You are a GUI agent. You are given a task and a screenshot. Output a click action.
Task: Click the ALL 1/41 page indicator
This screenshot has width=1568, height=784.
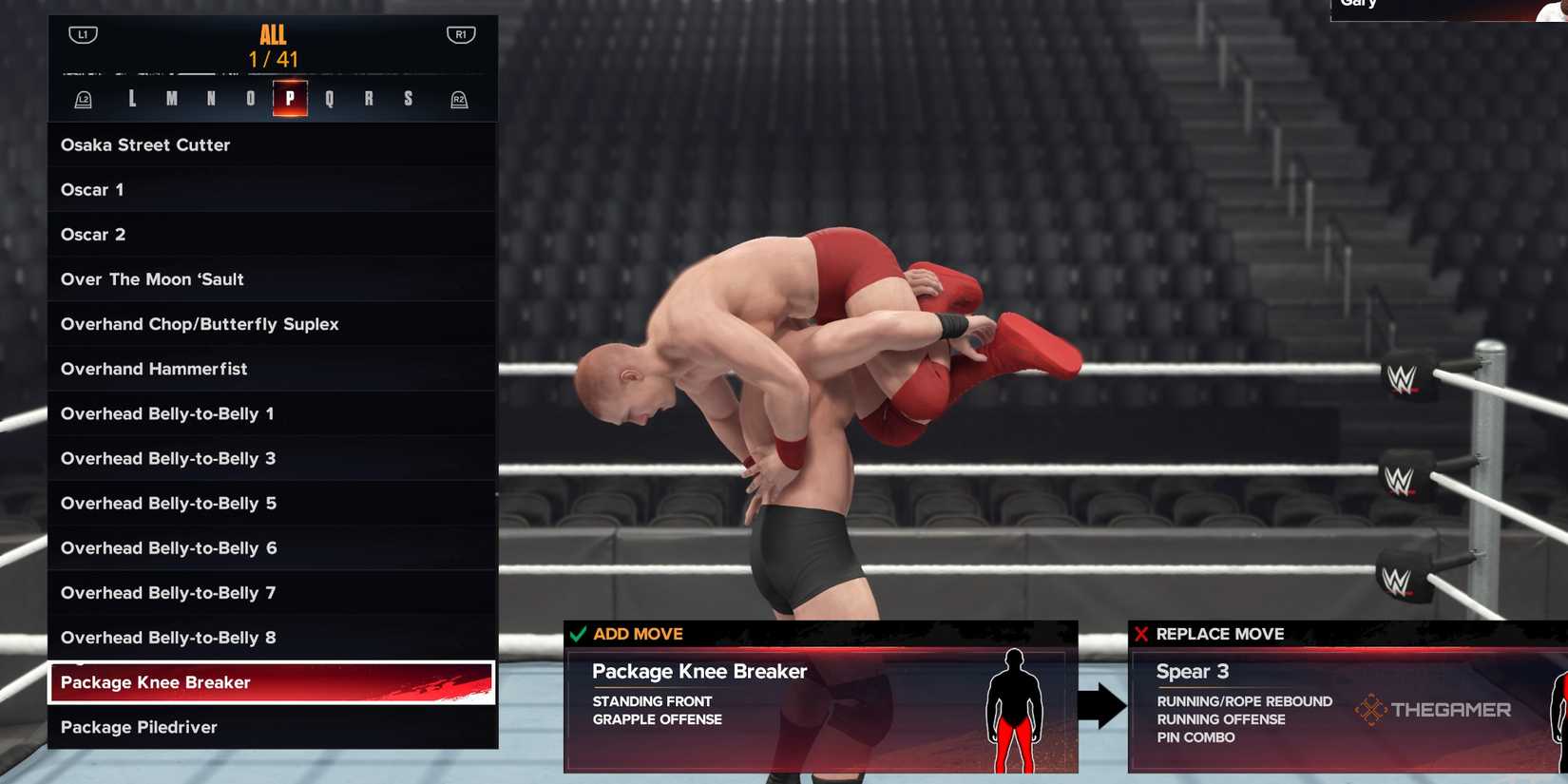[272, 46]
